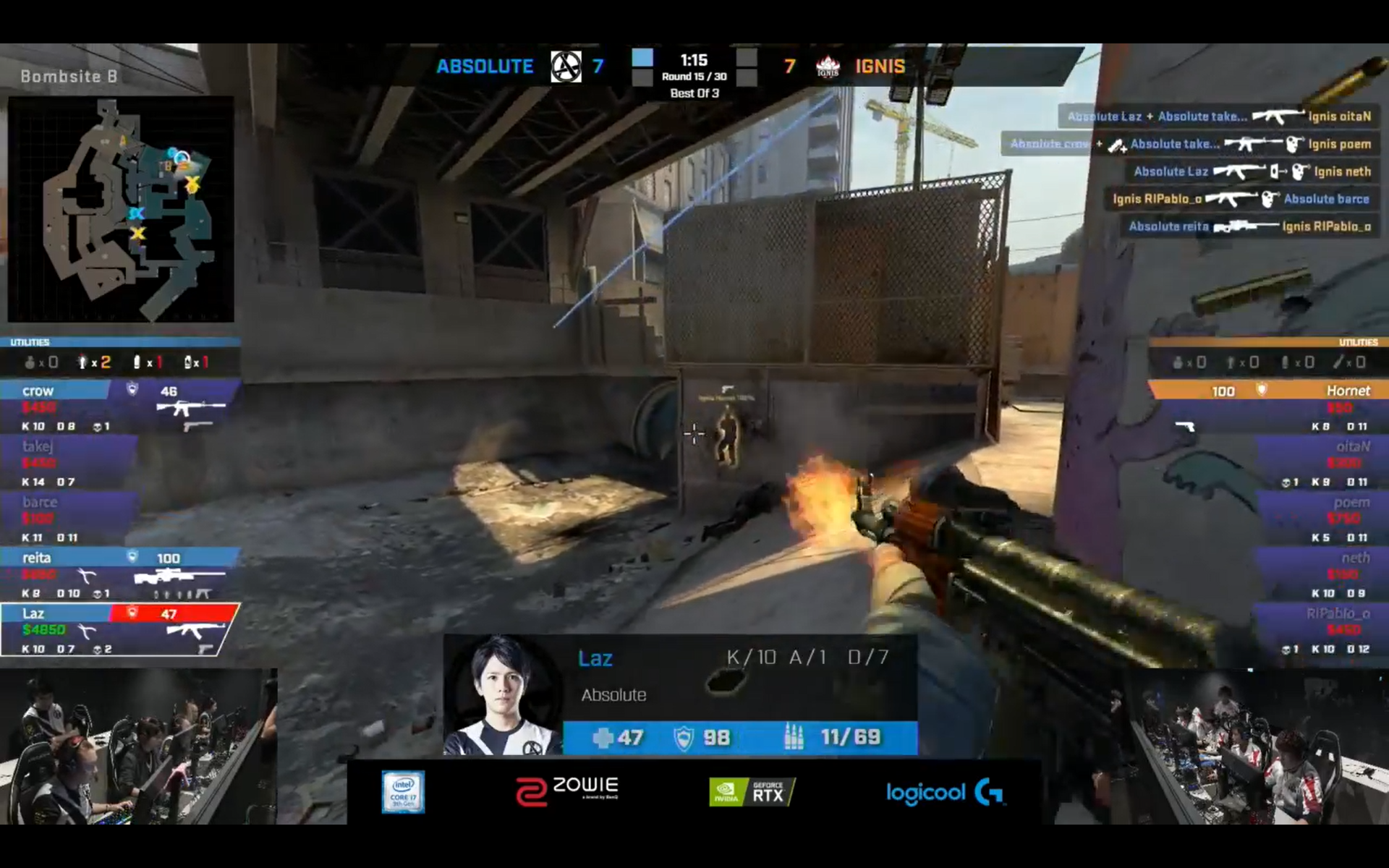Spectate RIPablo_o from the Ignis list

pos(1320,630)
